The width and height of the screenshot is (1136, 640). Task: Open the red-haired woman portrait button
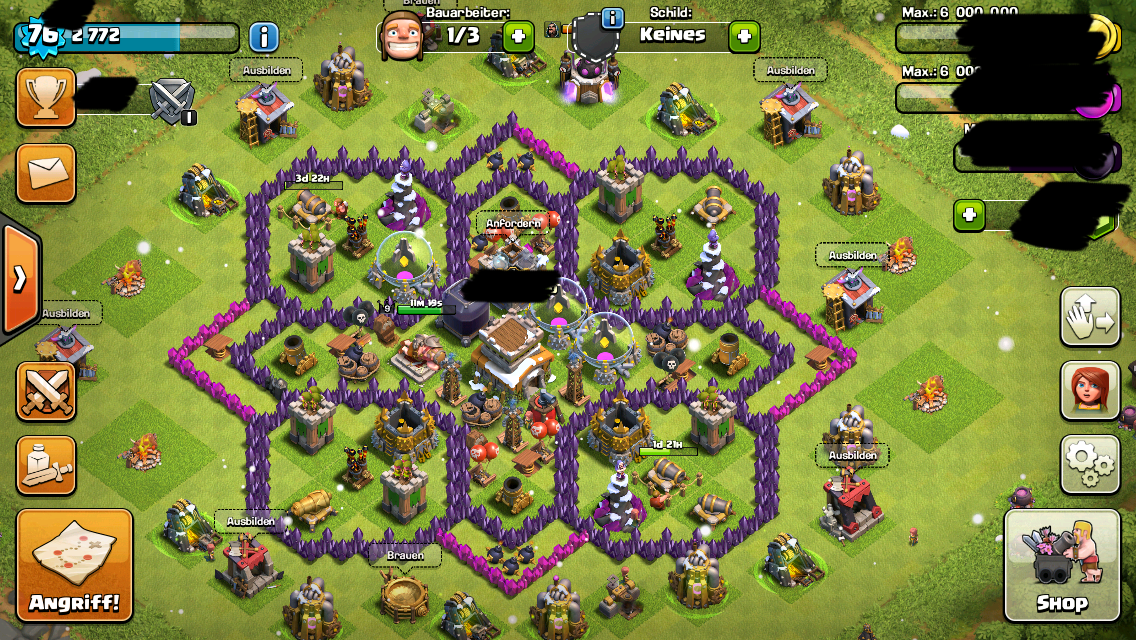pos(1089,390)
